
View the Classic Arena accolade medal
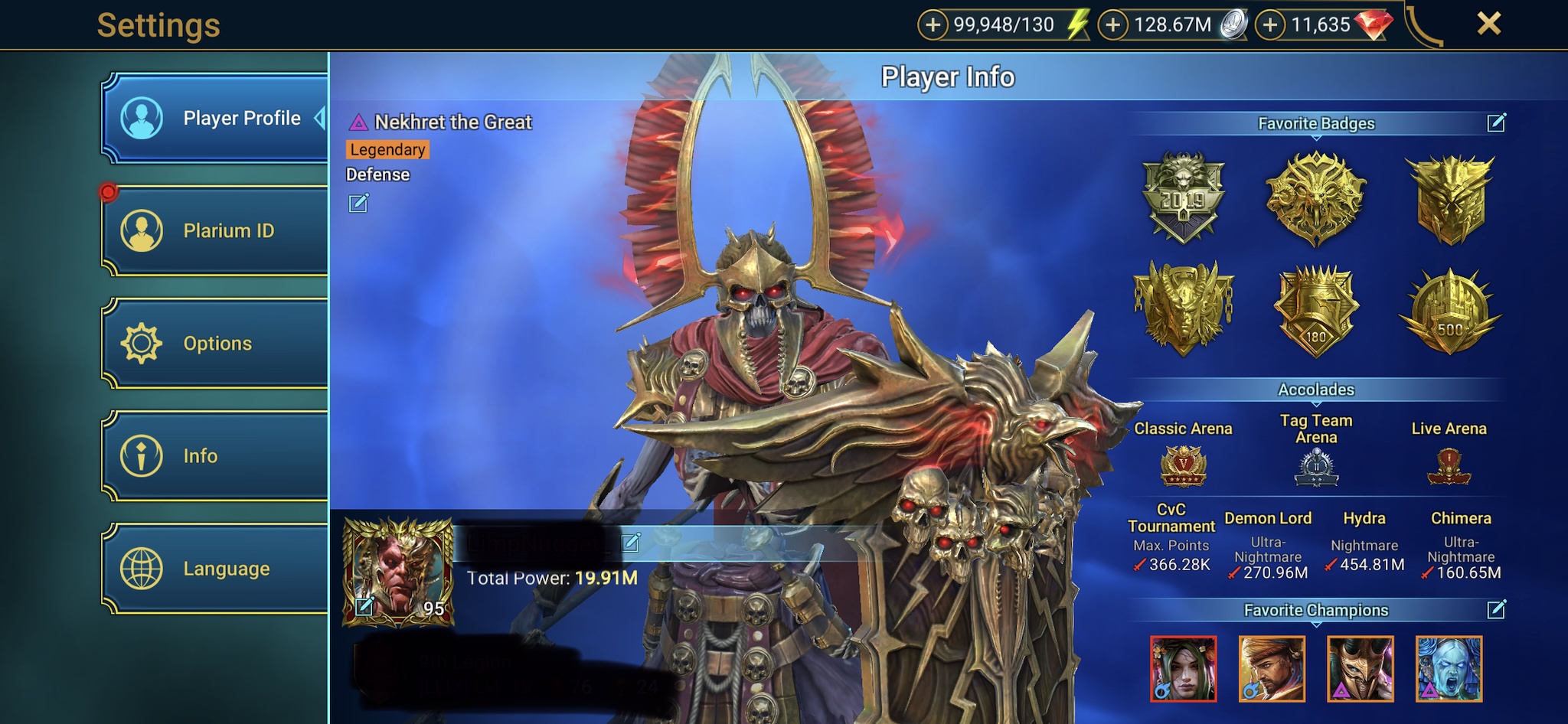point(1183,466)
